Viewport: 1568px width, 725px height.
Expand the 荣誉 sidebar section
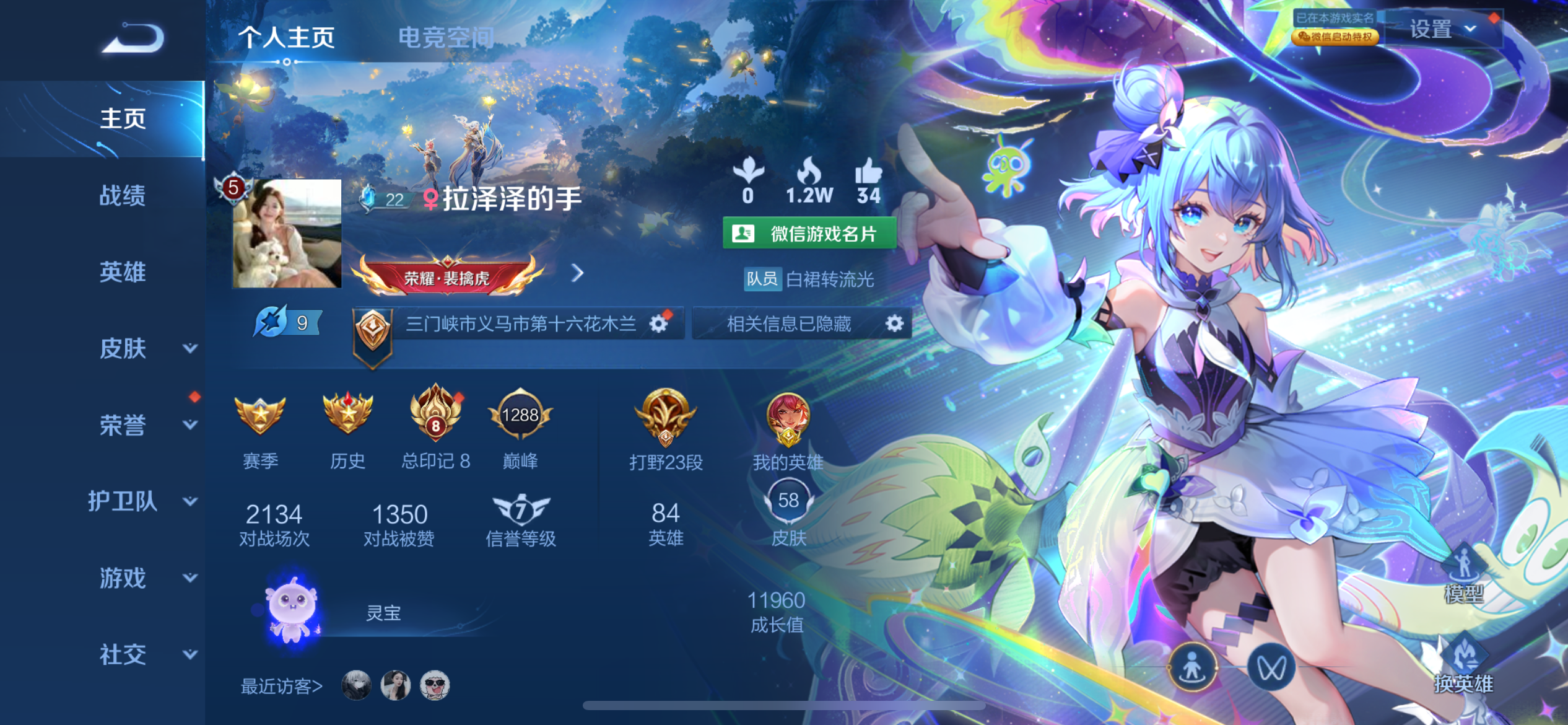pyautogui.click(x=124, y=426)
